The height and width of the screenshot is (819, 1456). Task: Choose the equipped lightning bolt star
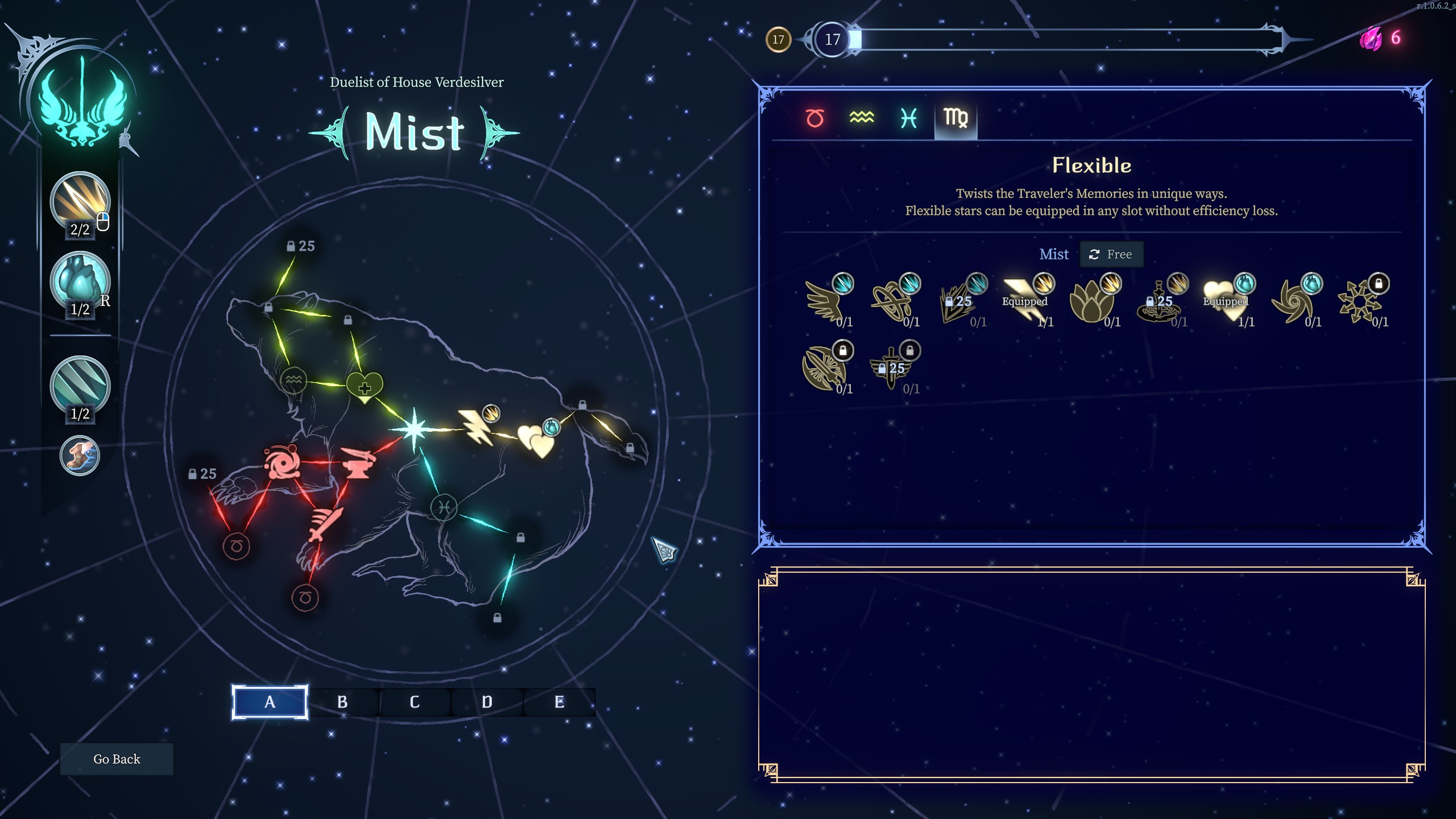(1025, 301)
